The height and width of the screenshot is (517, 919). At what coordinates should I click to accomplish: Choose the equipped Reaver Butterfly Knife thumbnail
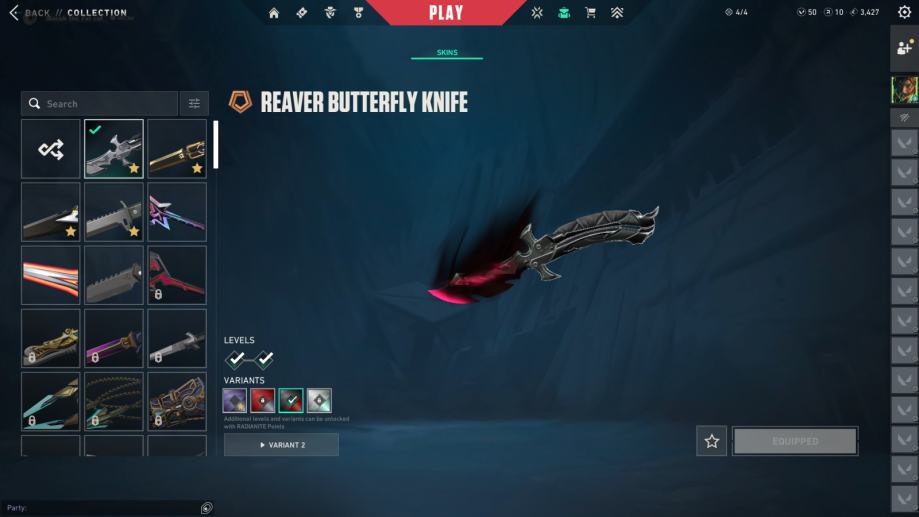click(x=113, y=149)
